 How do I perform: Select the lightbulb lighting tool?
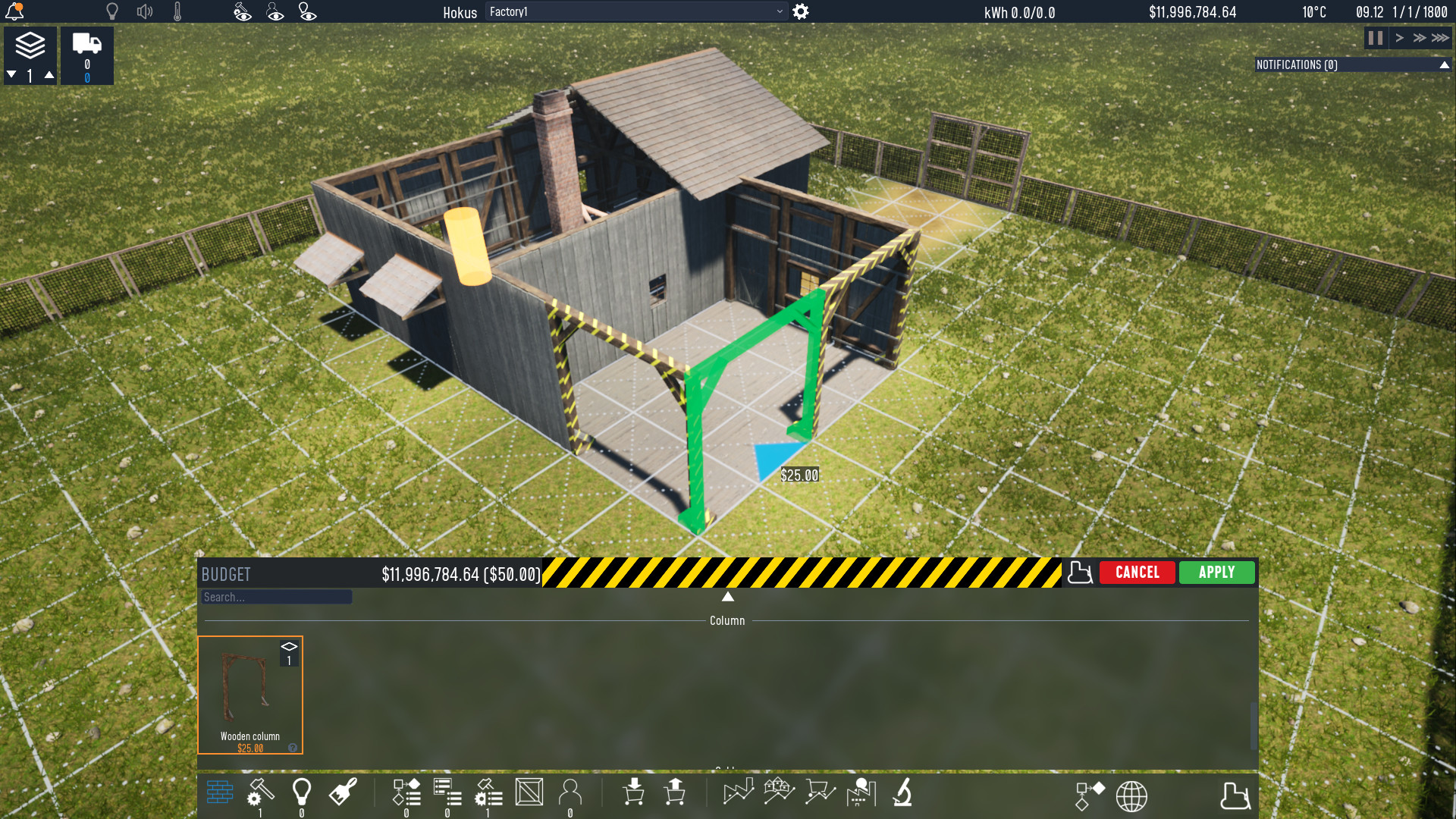coord(302,792)
